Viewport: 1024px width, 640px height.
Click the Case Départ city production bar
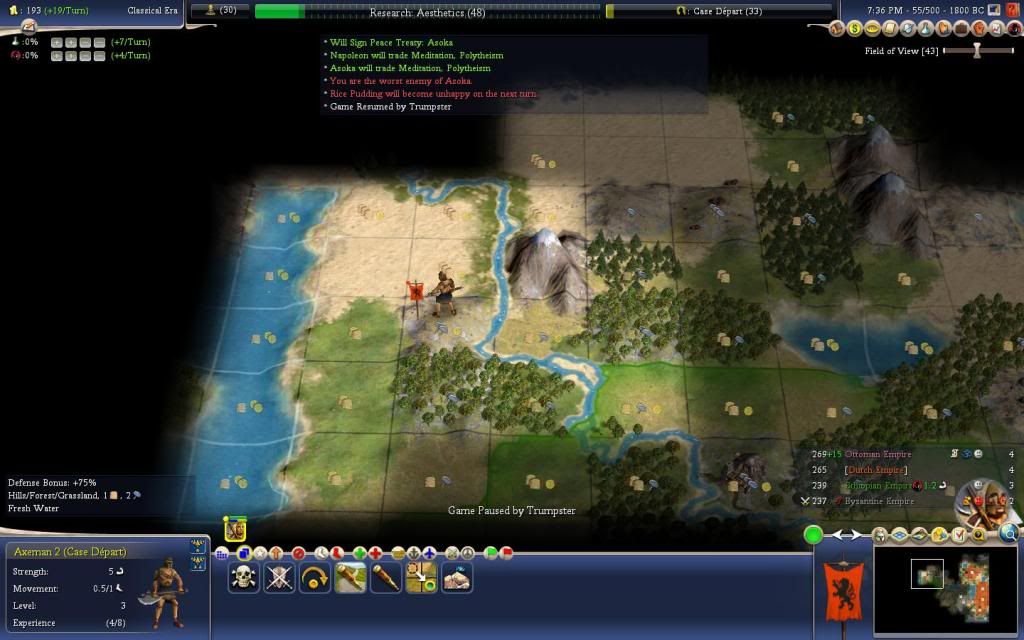pyautogui.click(x=718, y=11)
